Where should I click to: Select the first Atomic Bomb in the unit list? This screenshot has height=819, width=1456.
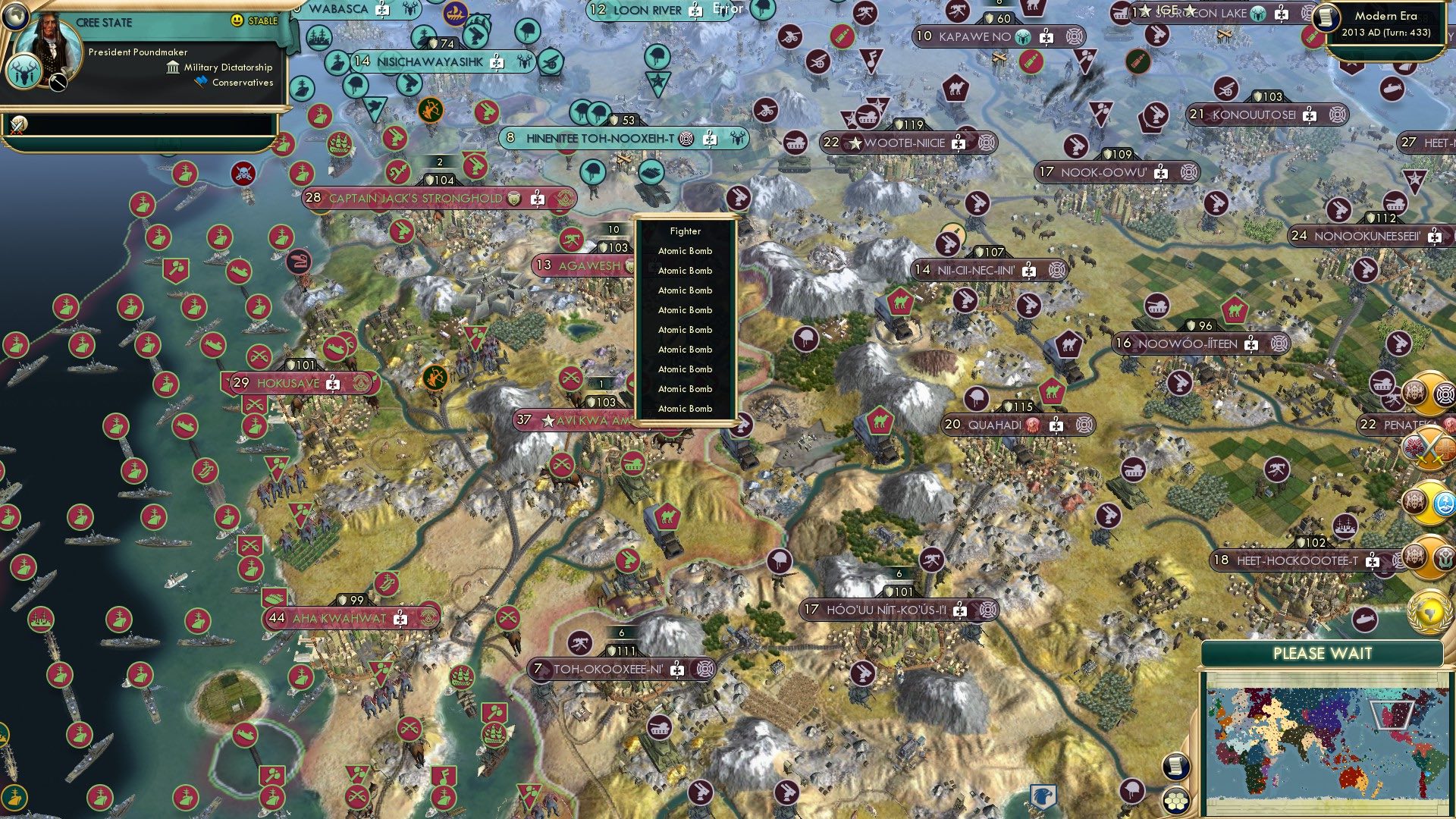685,250
